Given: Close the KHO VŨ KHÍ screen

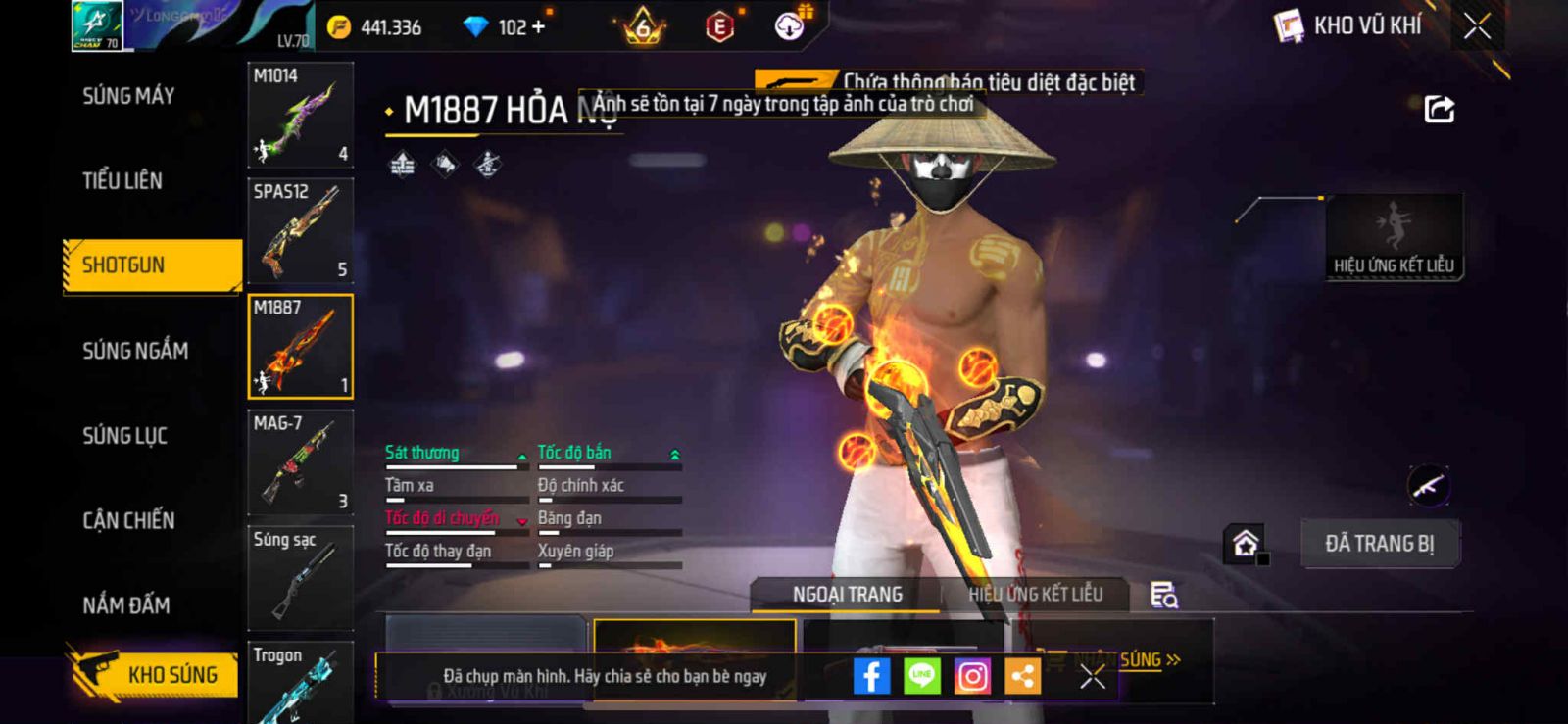Looking at the screenshot, I should pos(1477,26).
